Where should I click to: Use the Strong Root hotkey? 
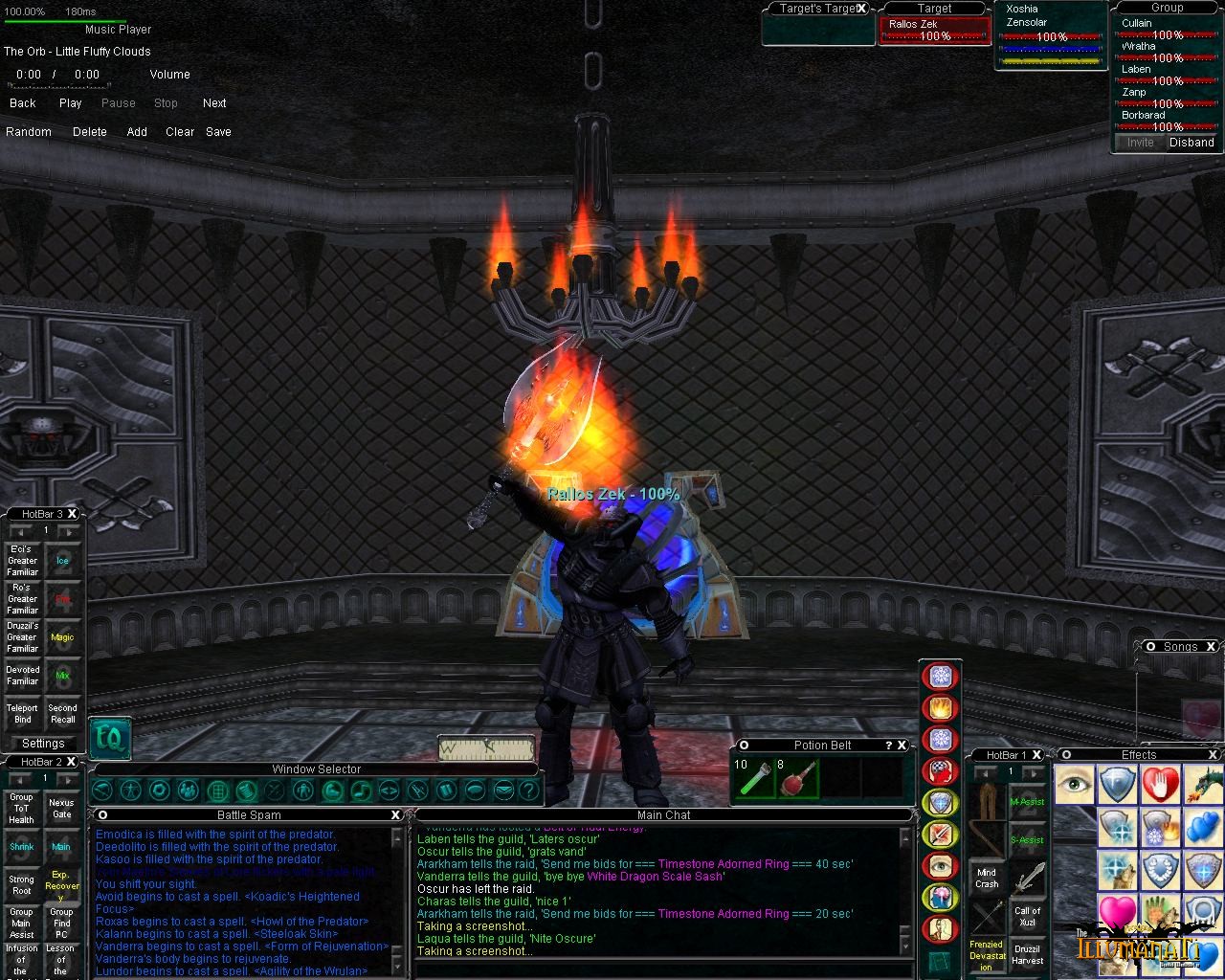click(22, 885)
